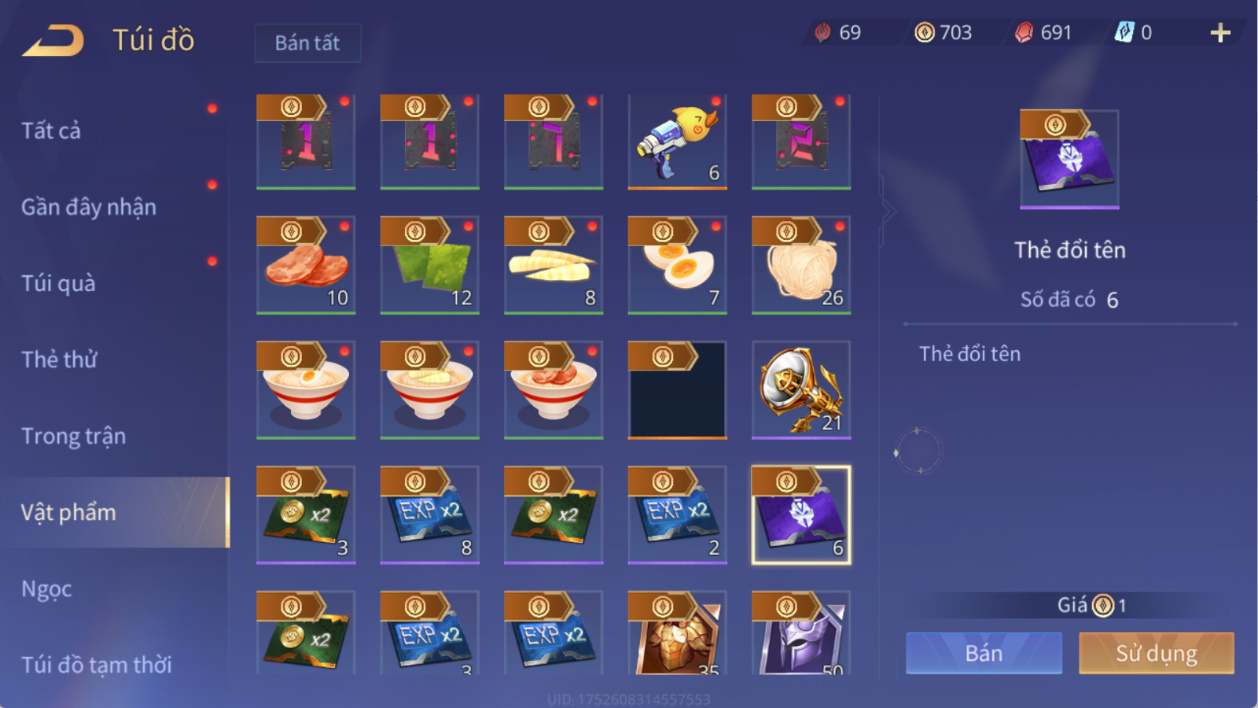Switch to the Gần đây nhận tab
This screenshot has height=708, width=1258.
(x=89, y=207)
